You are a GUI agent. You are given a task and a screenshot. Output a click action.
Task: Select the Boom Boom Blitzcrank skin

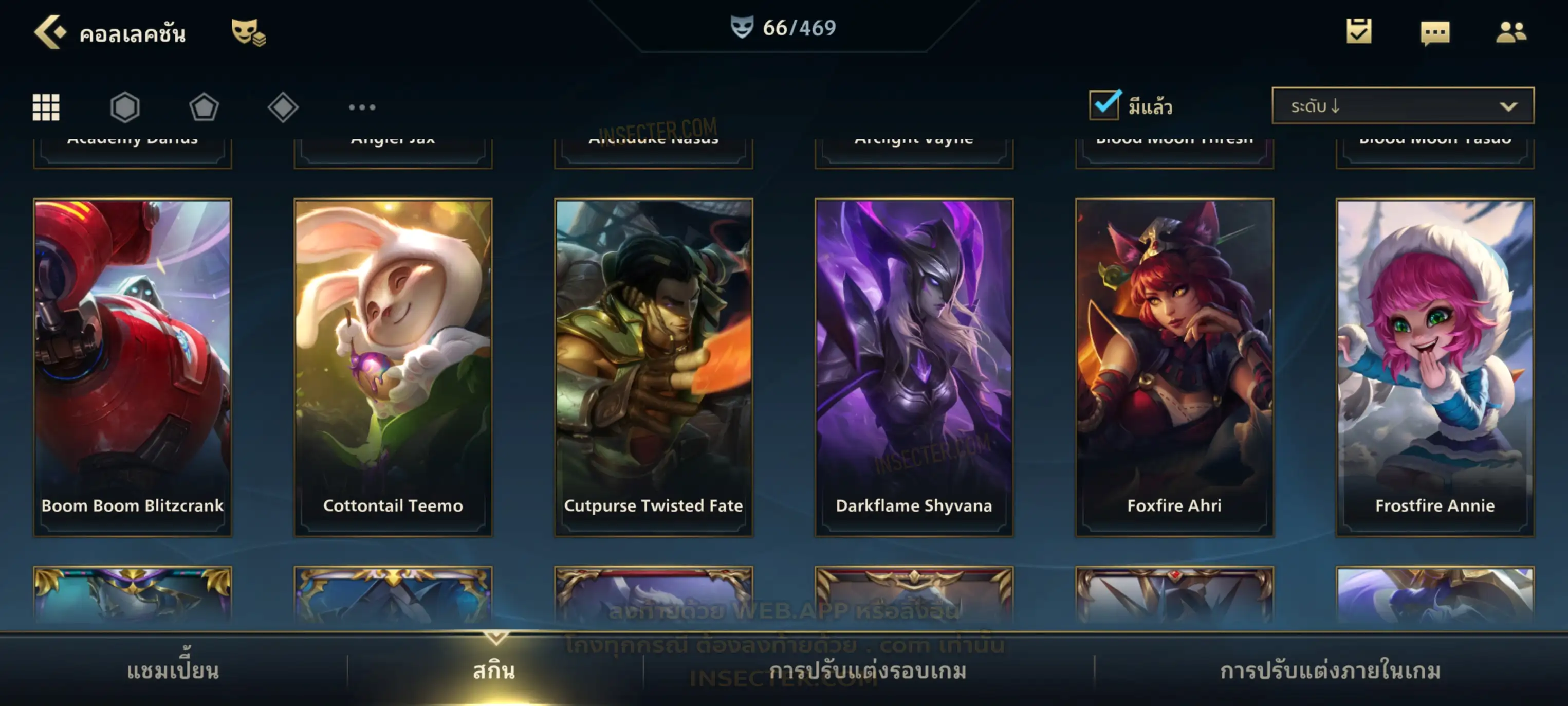point(133,367)
